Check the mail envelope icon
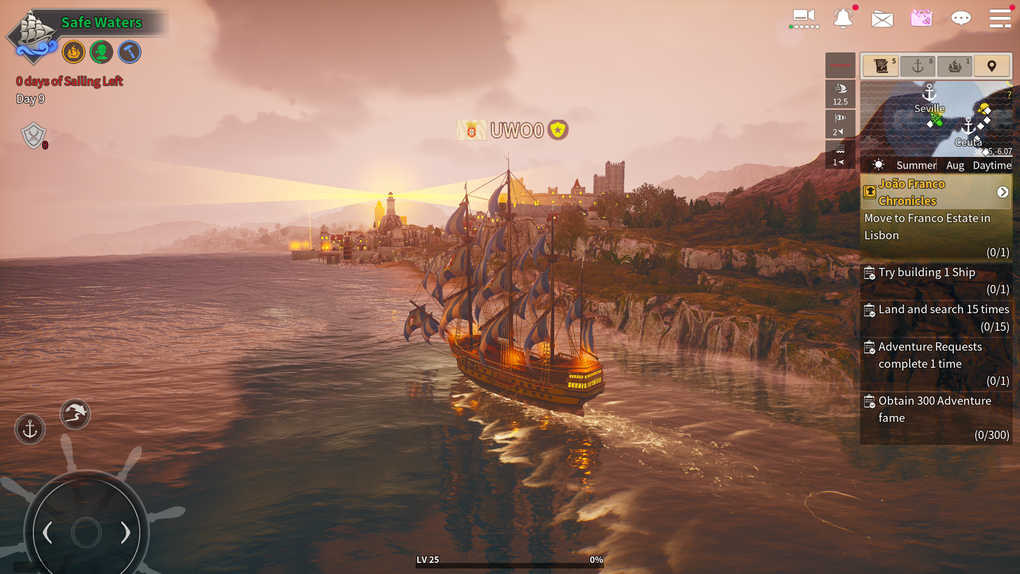The image size is (1020, 574). click(x=882, y=18)
